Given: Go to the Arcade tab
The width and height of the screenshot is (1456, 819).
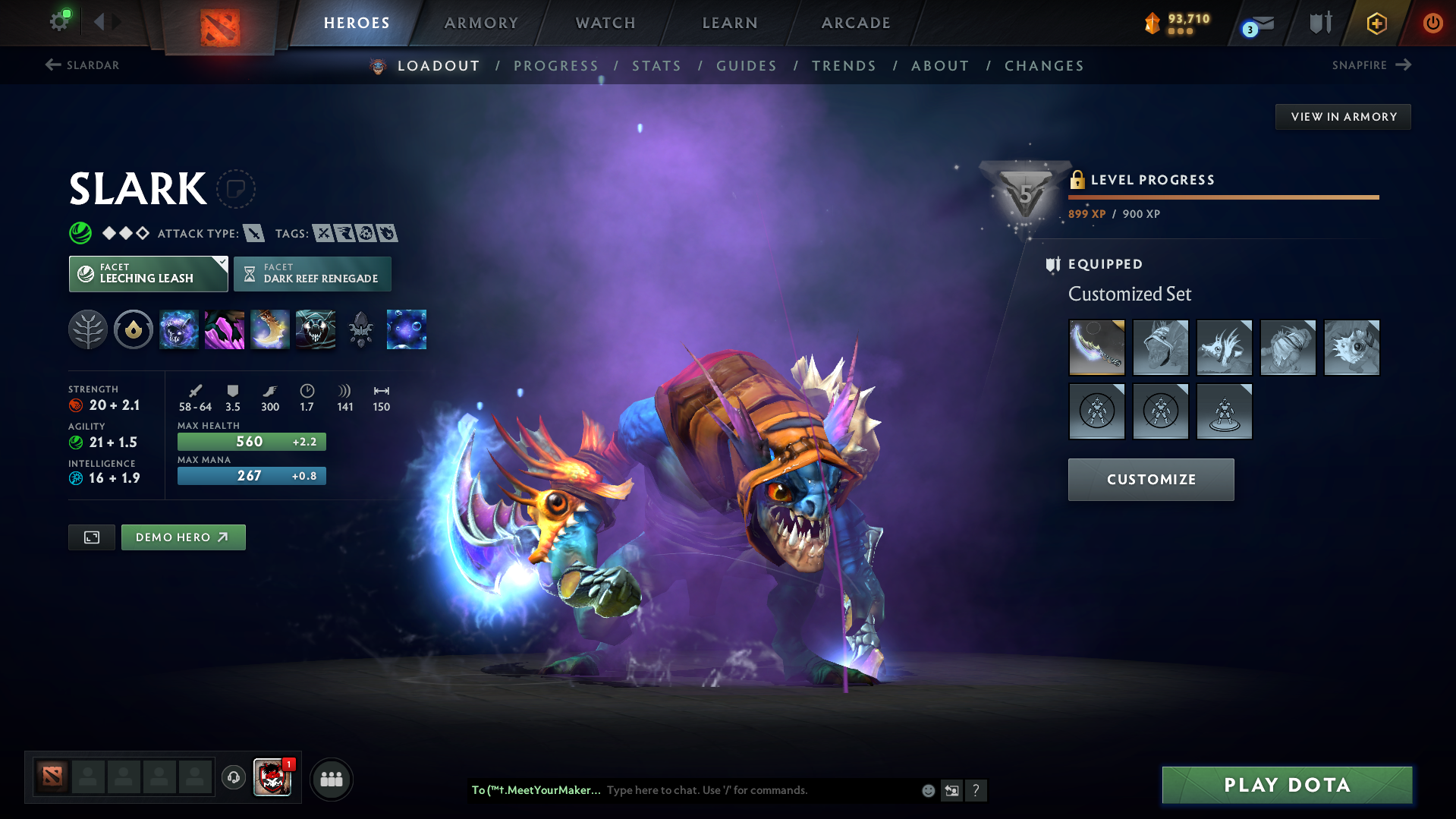Looking at the screenshot, I should tap(856, 23).
